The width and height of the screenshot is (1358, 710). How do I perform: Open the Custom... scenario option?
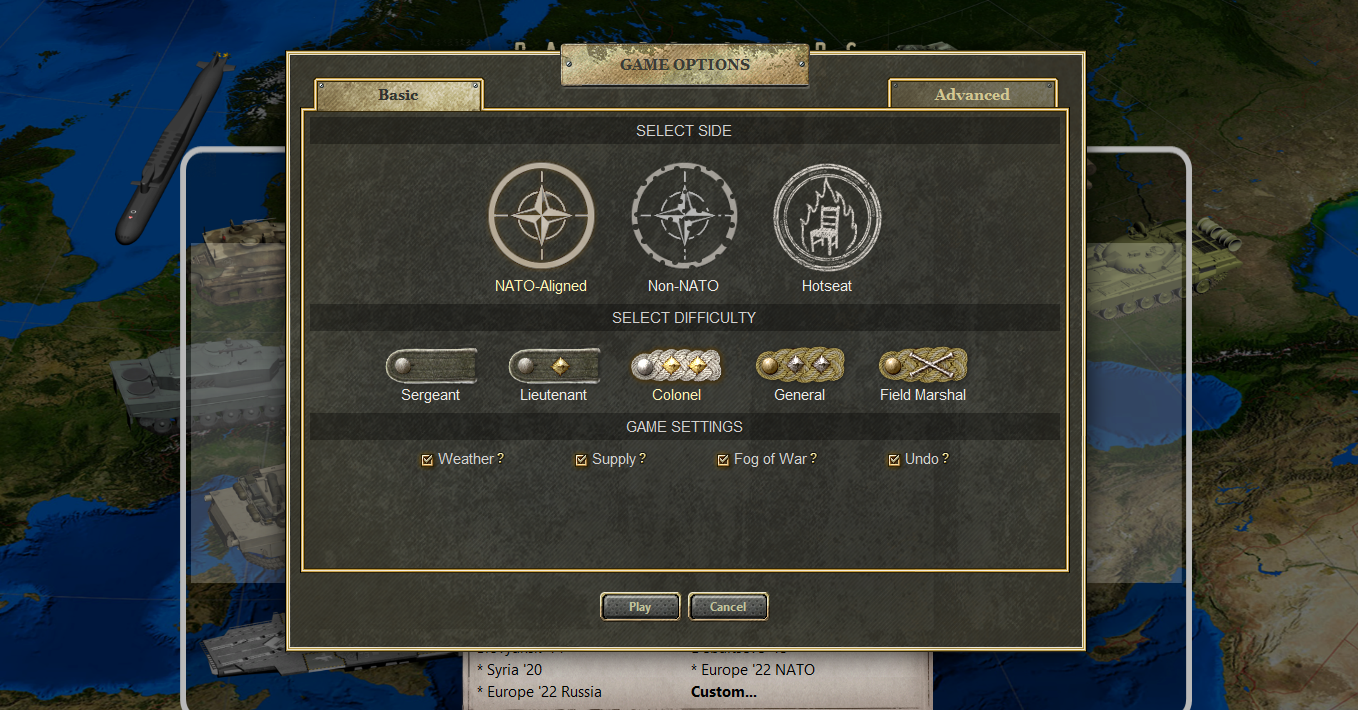pos(724,692)
